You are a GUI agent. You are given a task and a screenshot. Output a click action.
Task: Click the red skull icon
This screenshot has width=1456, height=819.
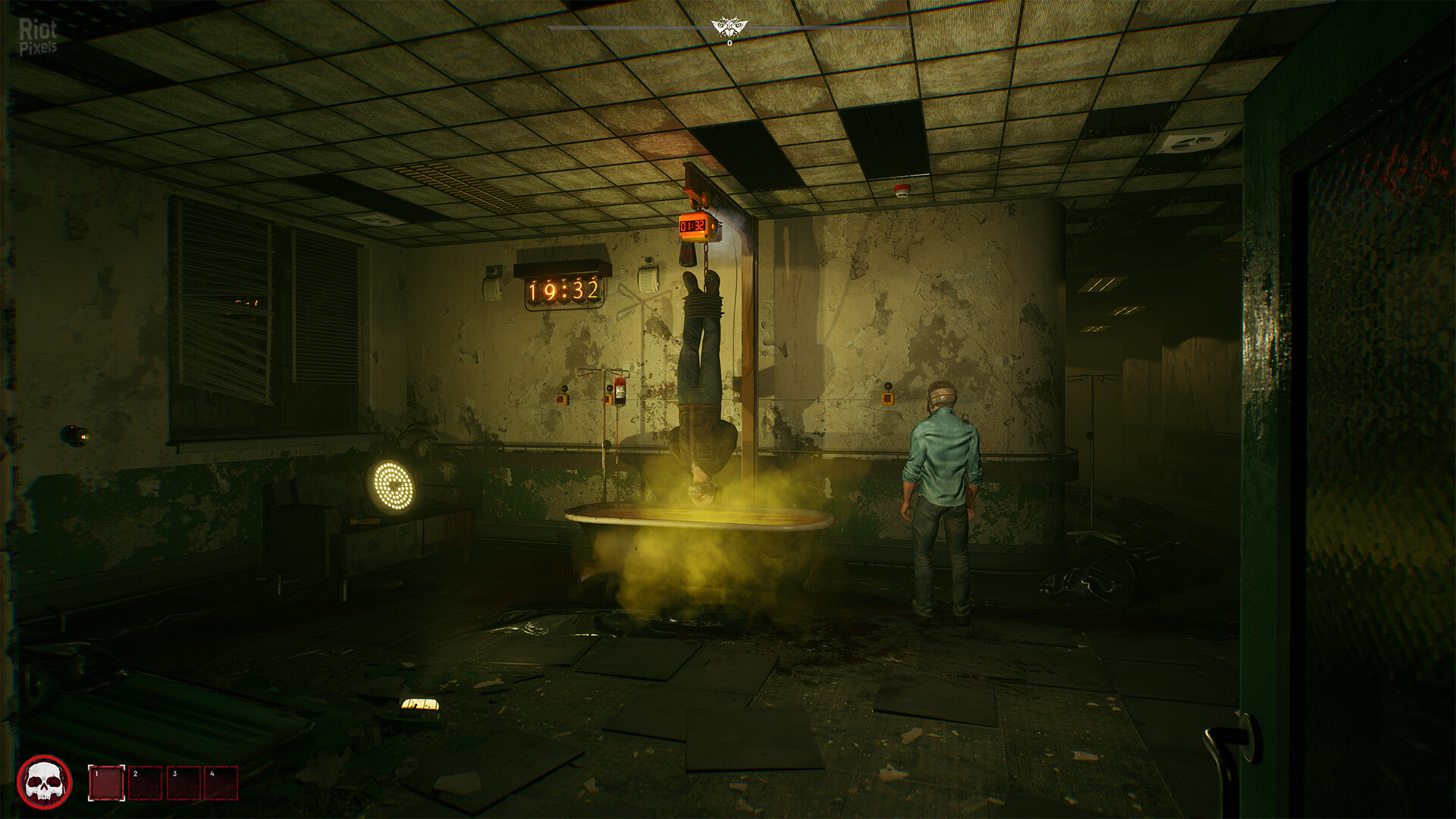tap(45, 781)
